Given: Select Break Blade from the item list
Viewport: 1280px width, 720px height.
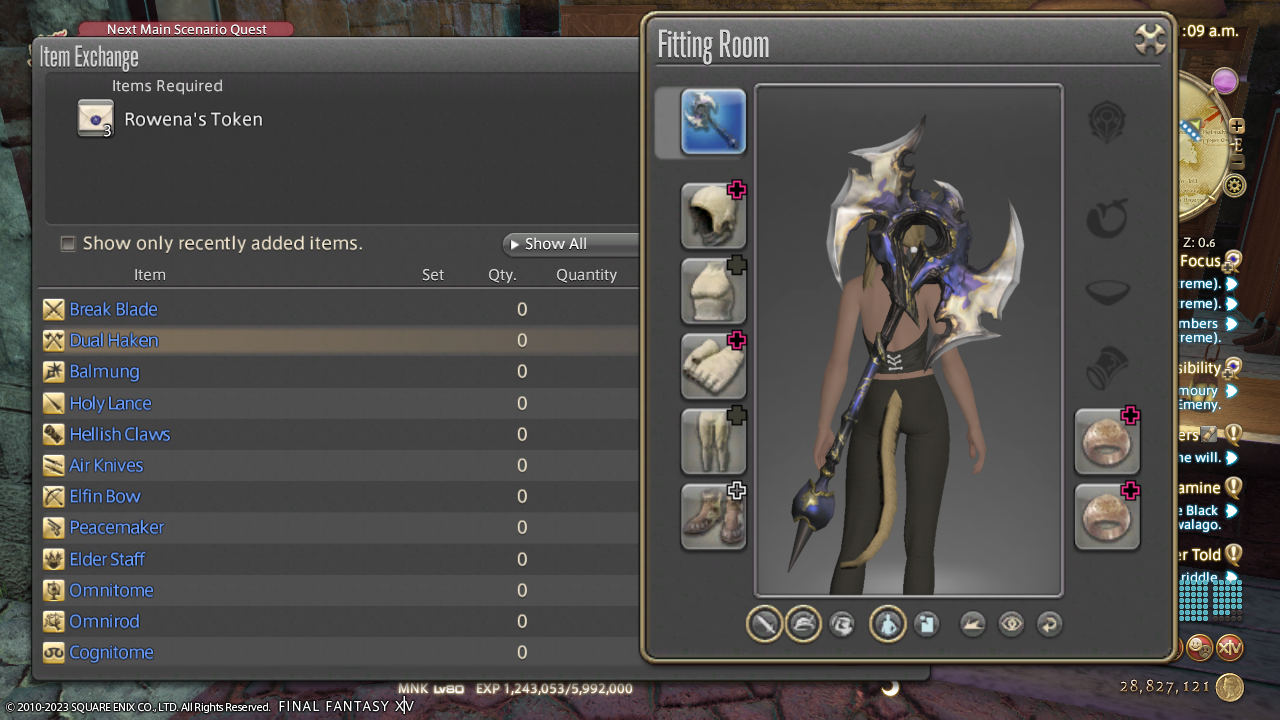Looking at the screenshot, I should [x=113, y=309].
